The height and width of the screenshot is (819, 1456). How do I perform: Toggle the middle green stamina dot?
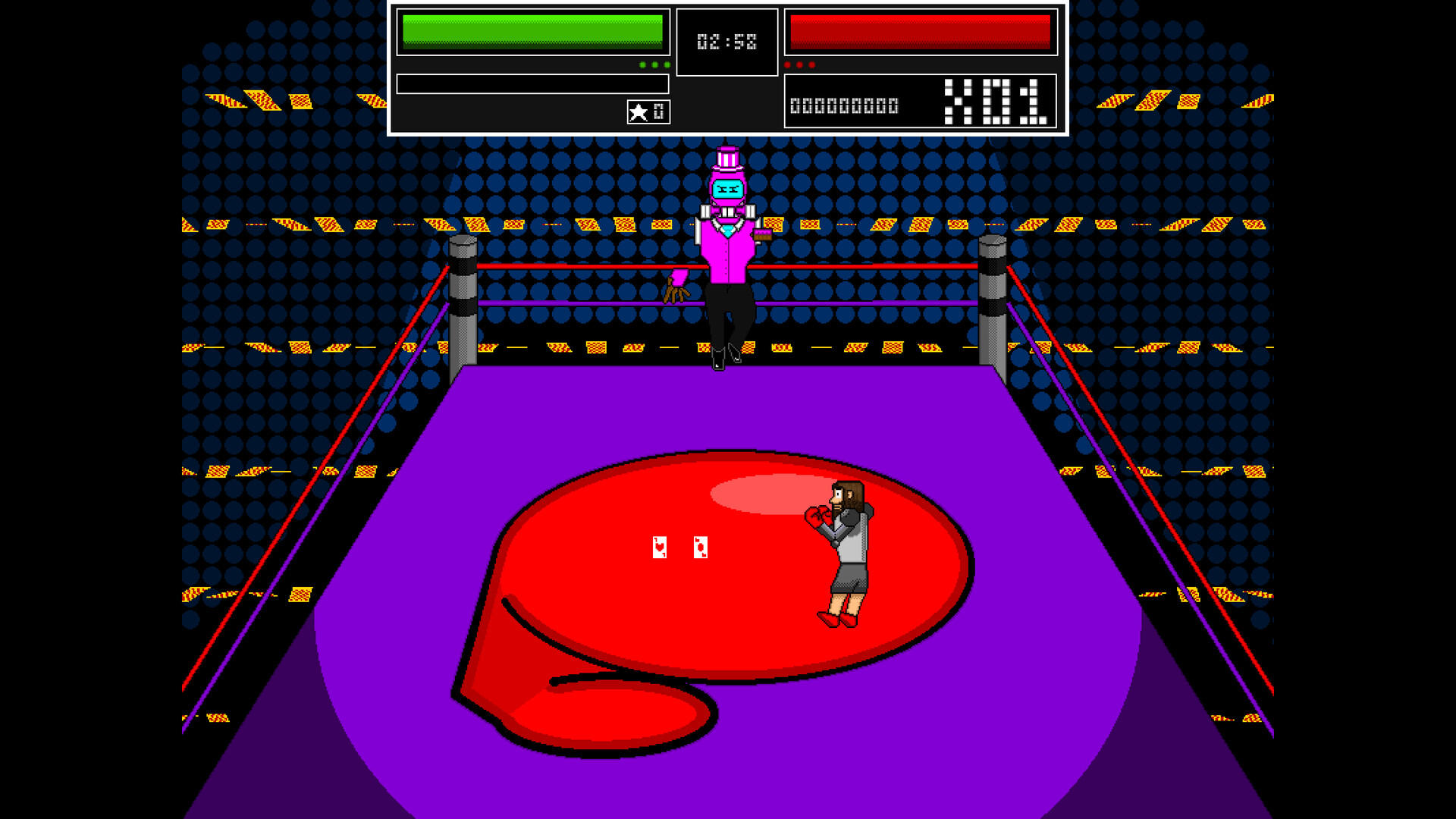point(655,64)
